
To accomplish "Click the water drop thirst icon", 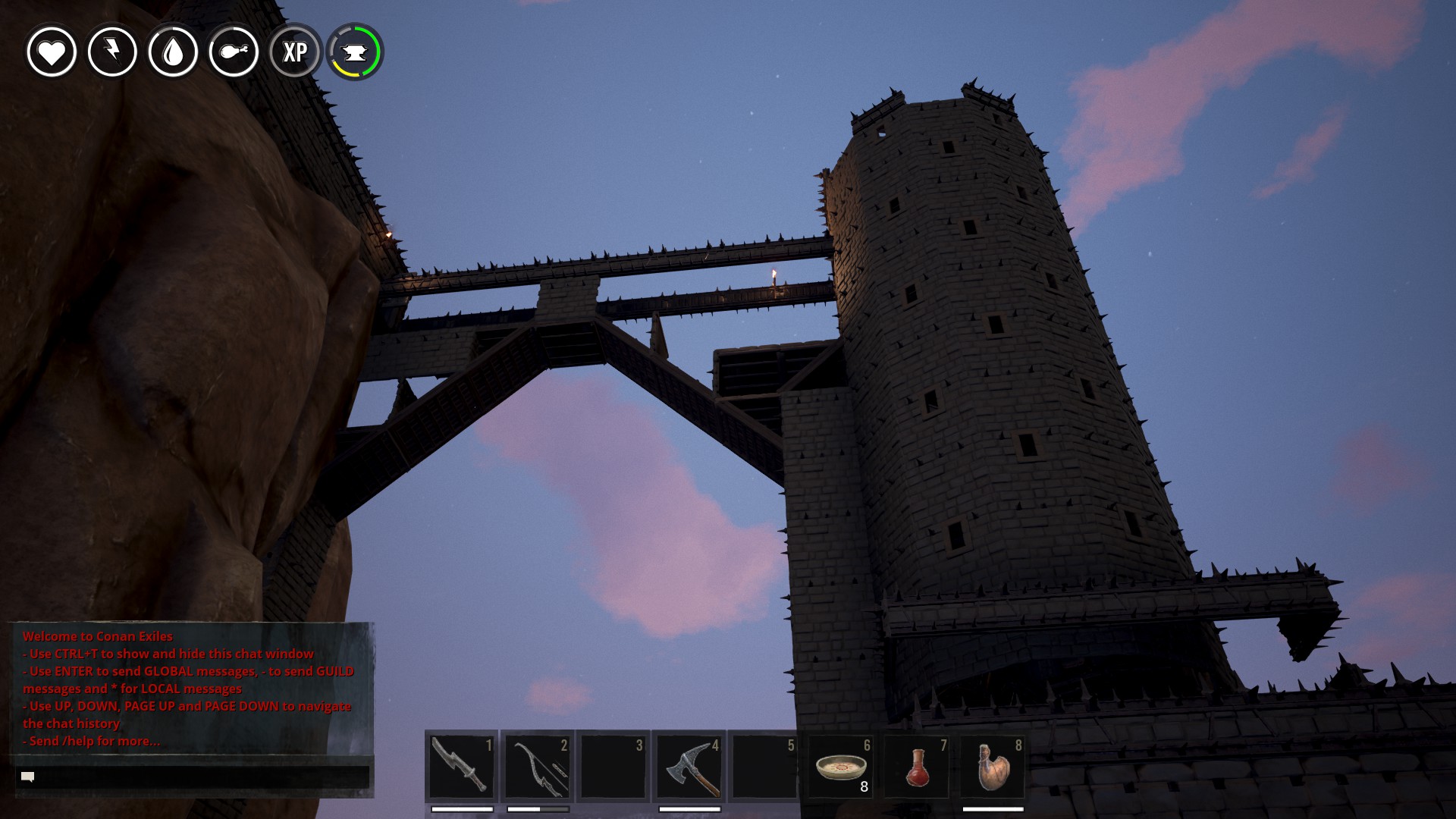I will pyautogui.click(x=173, y=52).
